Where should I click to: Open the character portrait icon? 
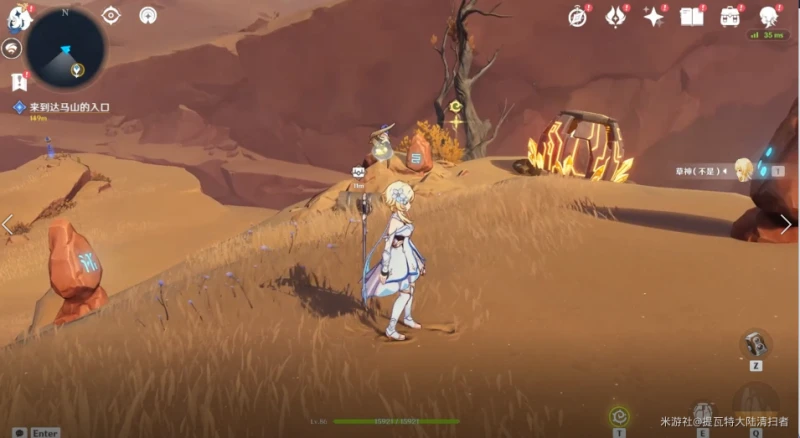[x=768, y=16]
